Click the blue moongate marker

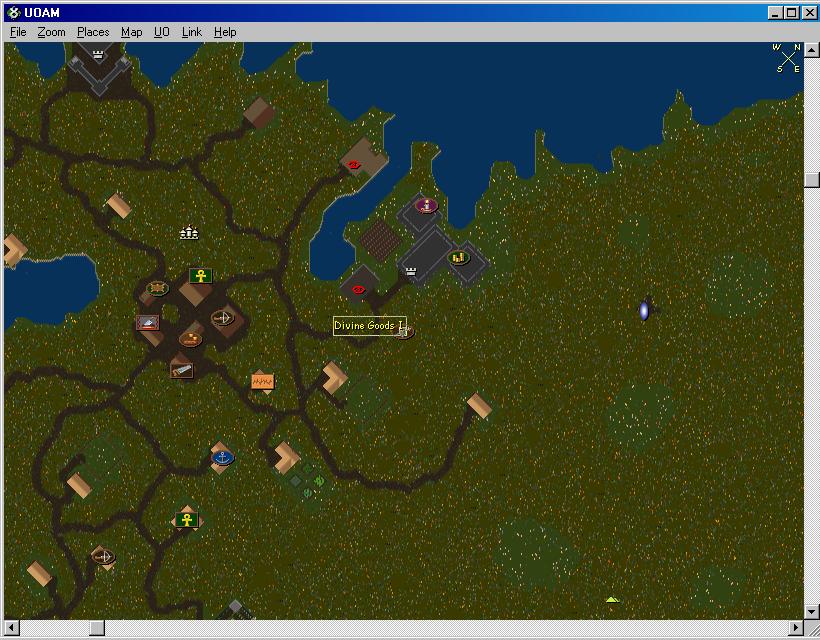click(644, 311)
